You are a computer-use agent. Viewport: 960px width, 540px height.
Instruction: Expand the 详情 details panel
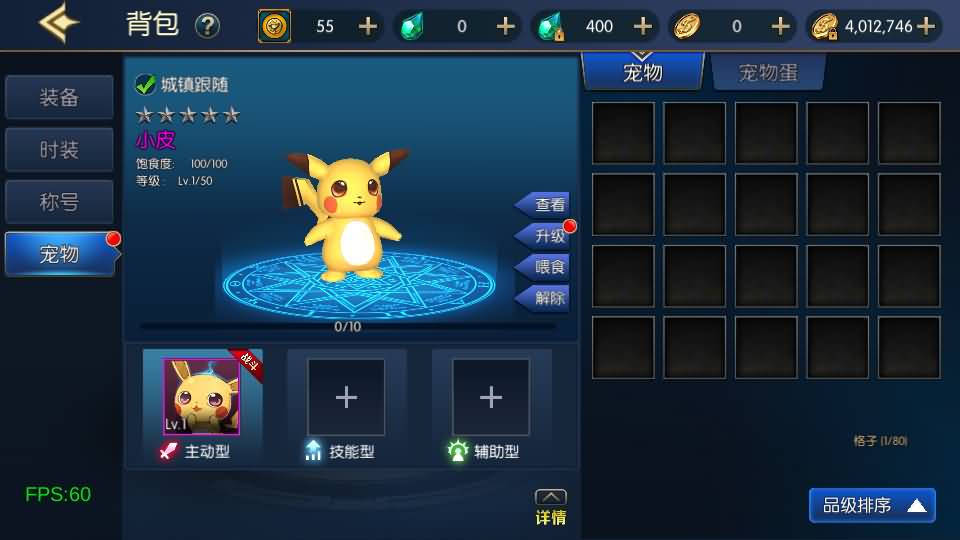click(551, 507)
